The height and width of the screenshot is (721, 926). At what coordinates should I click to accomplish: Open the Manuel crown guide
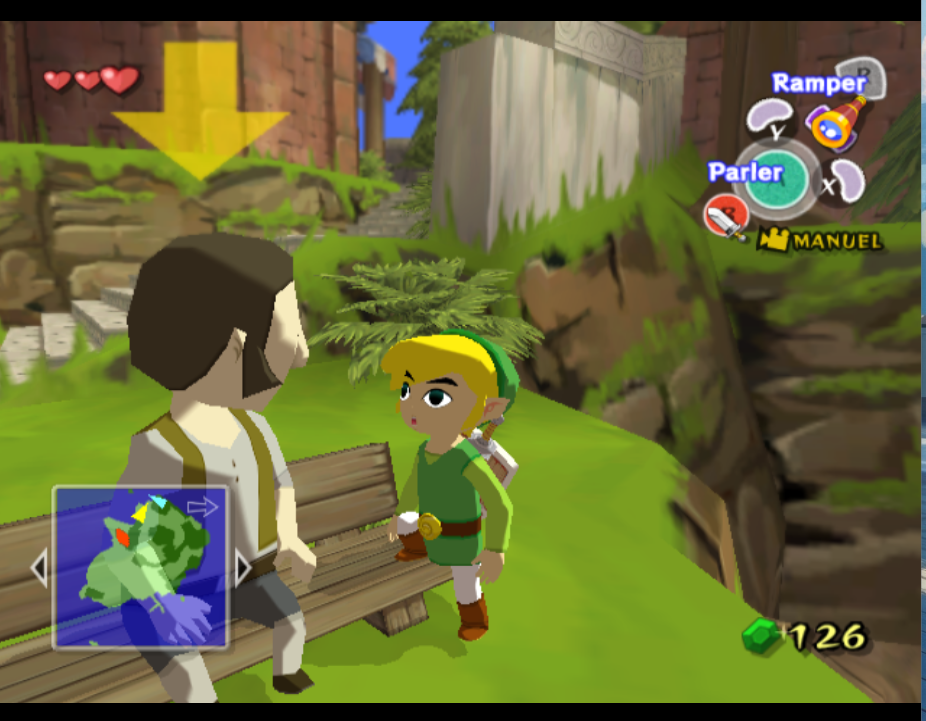tap(820, 240)
